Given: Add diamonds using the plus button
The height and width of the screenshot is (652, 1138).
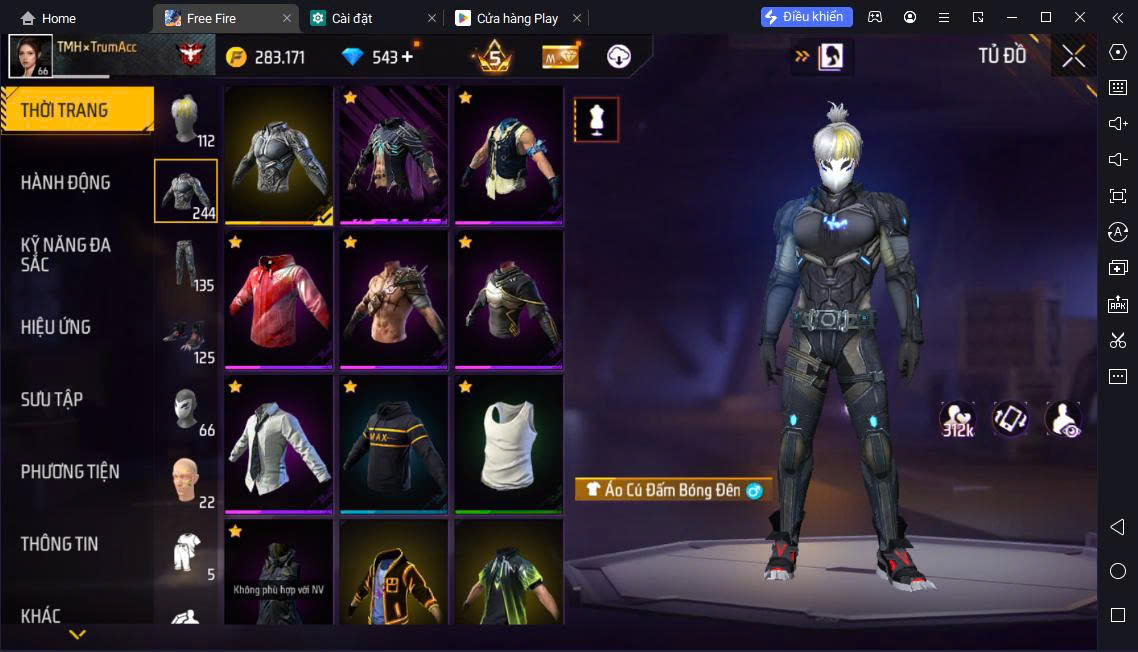Looking at the screenshot, I should coord(407,57).
